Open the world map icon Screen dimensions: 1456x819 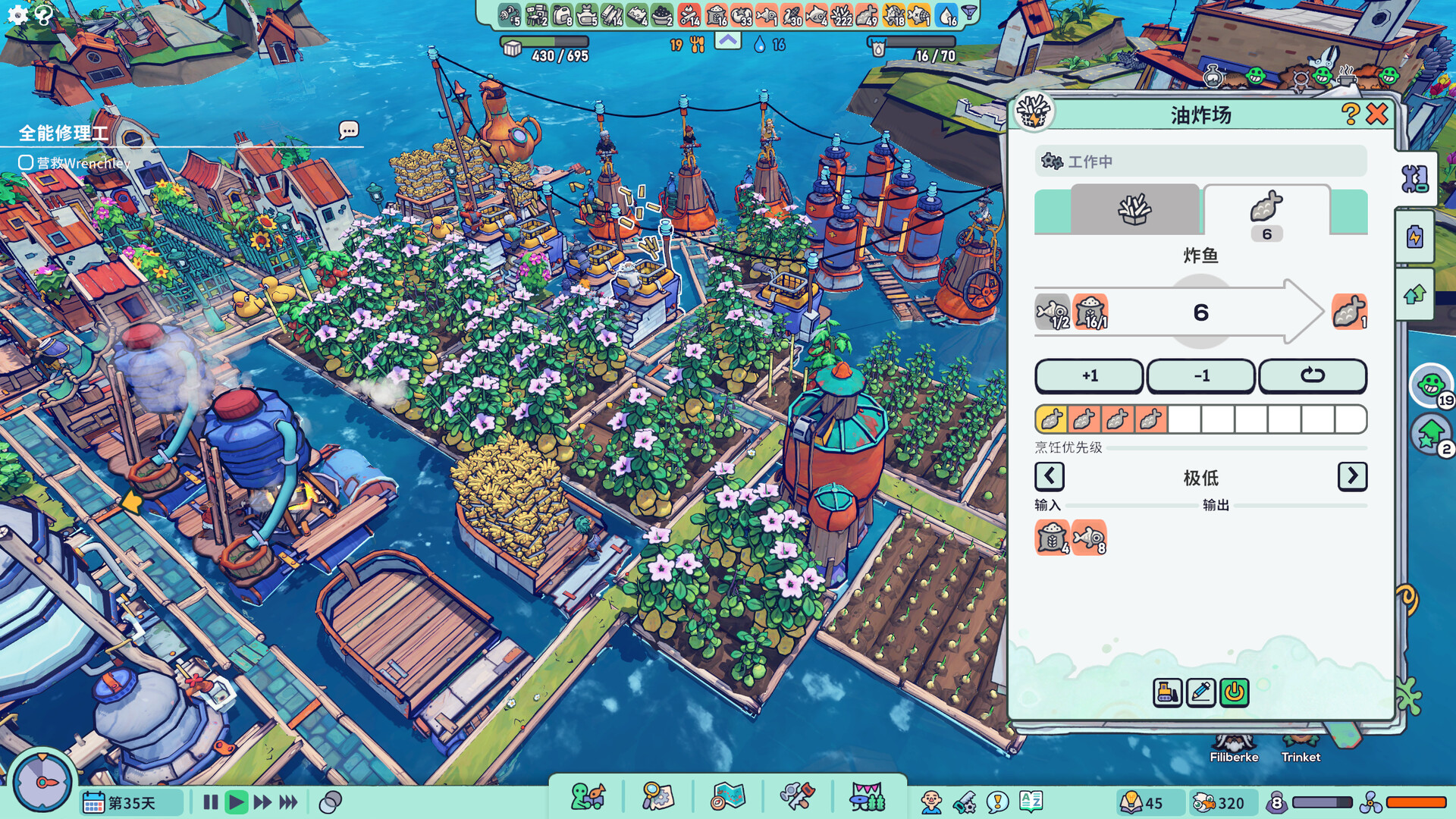(x=728, y=796)
